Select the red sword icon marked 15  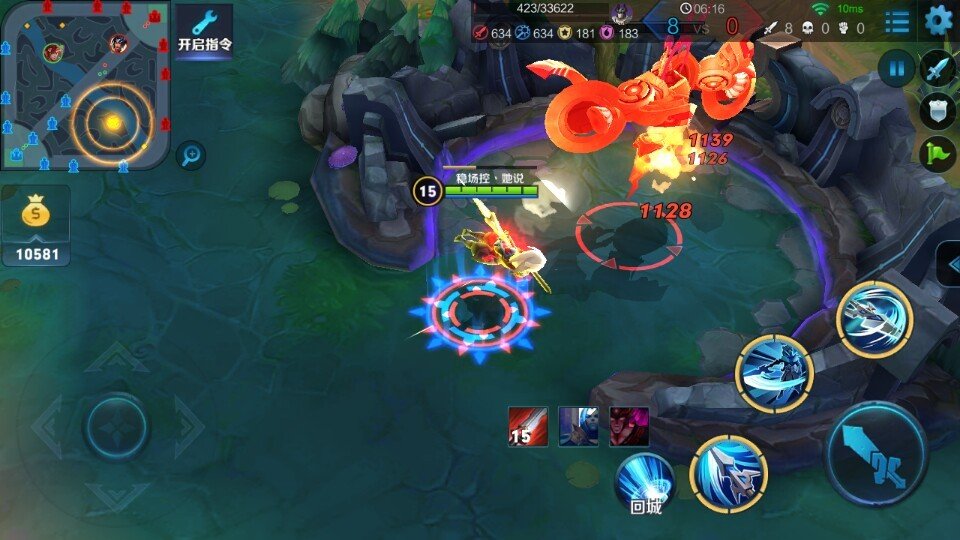528,426
